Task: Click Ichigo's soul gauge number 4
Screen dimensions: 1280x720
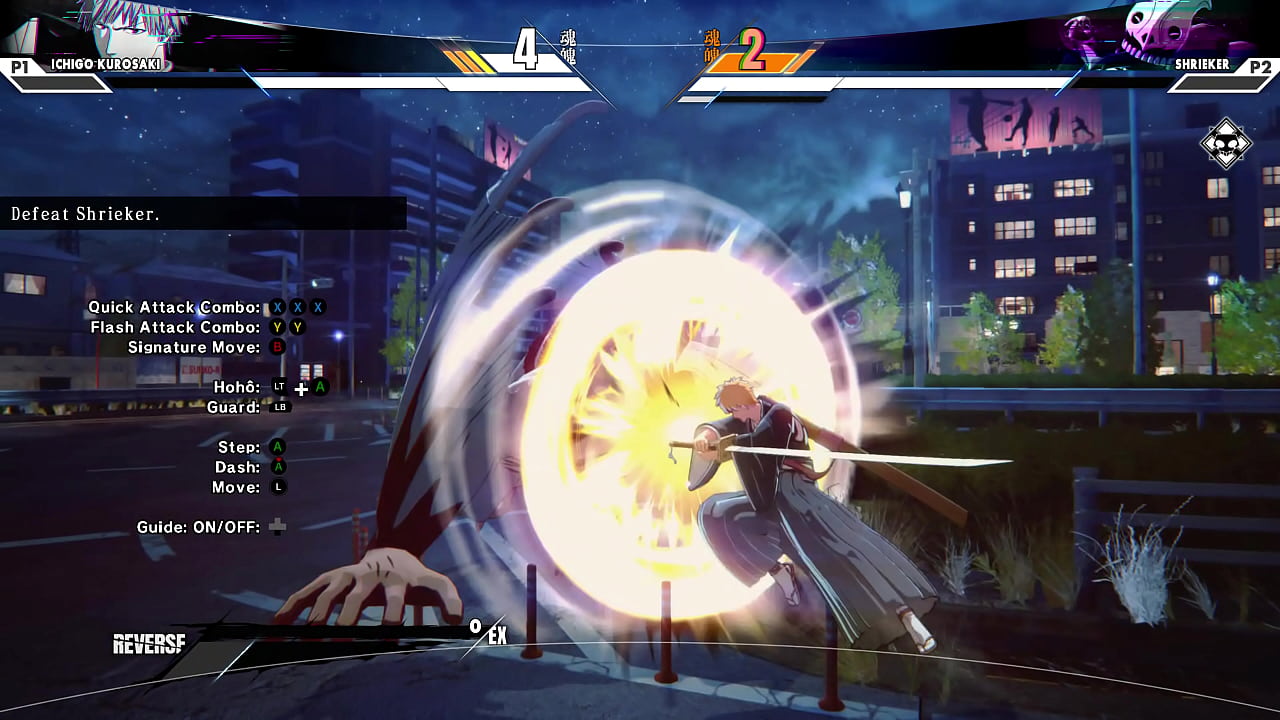Action: pos(523,47)
